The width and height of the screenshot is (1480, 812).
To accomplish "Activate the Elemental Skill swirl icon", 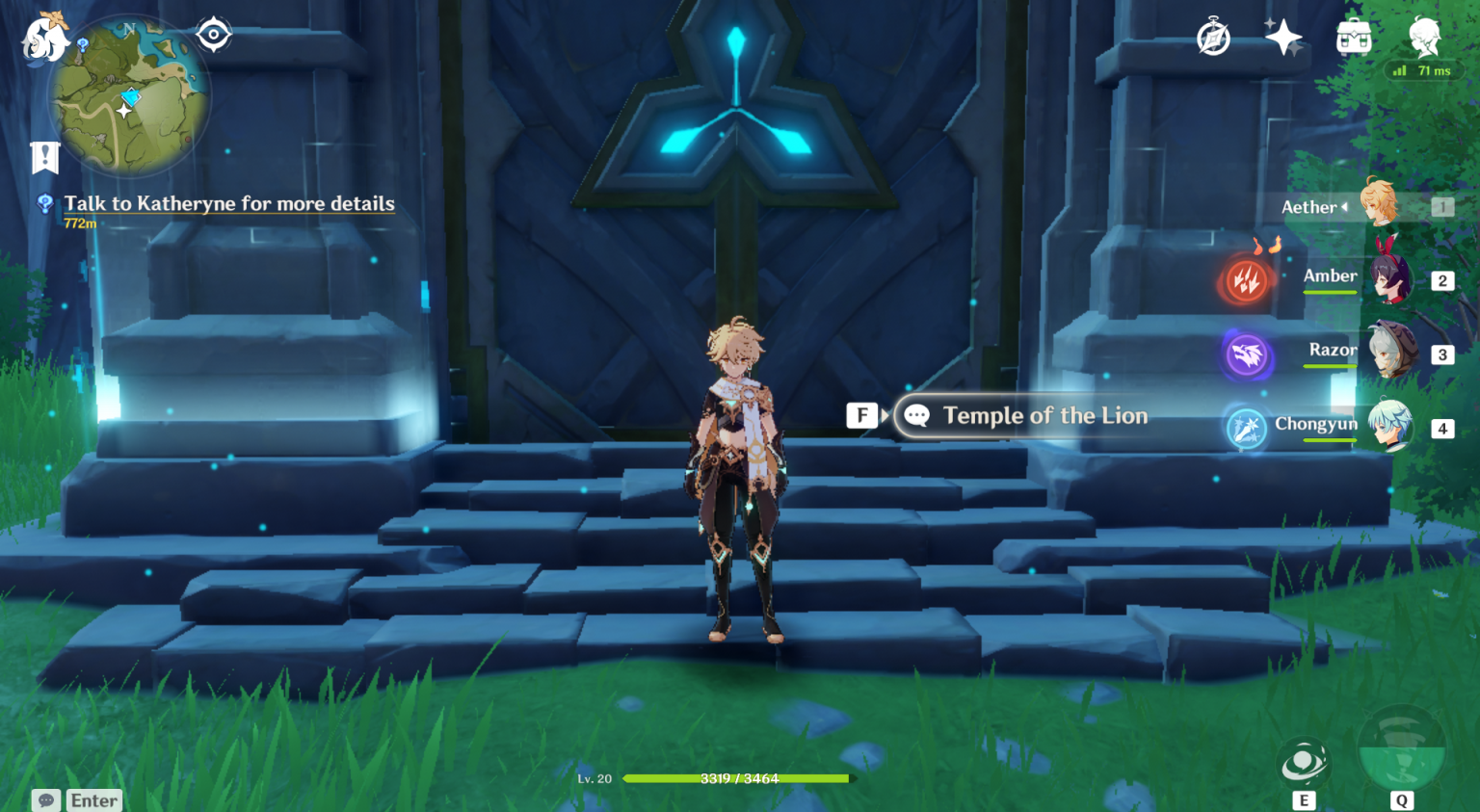I will click(x=1304, y=764).
